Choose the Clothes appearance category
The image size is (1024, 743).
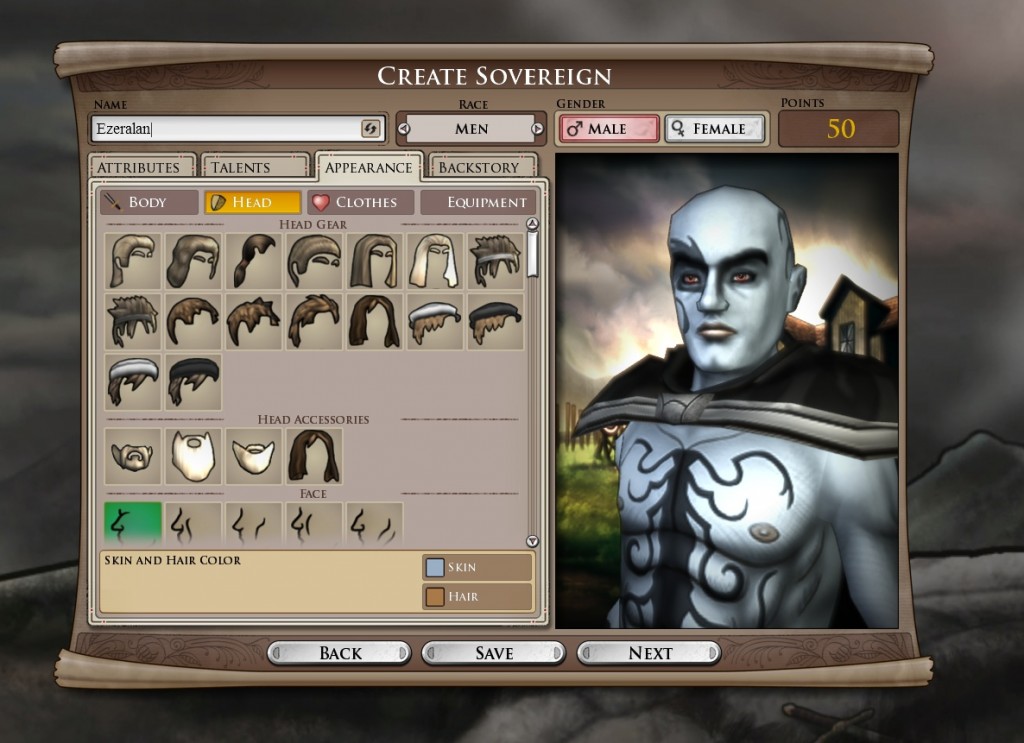(x=361, y=202)
